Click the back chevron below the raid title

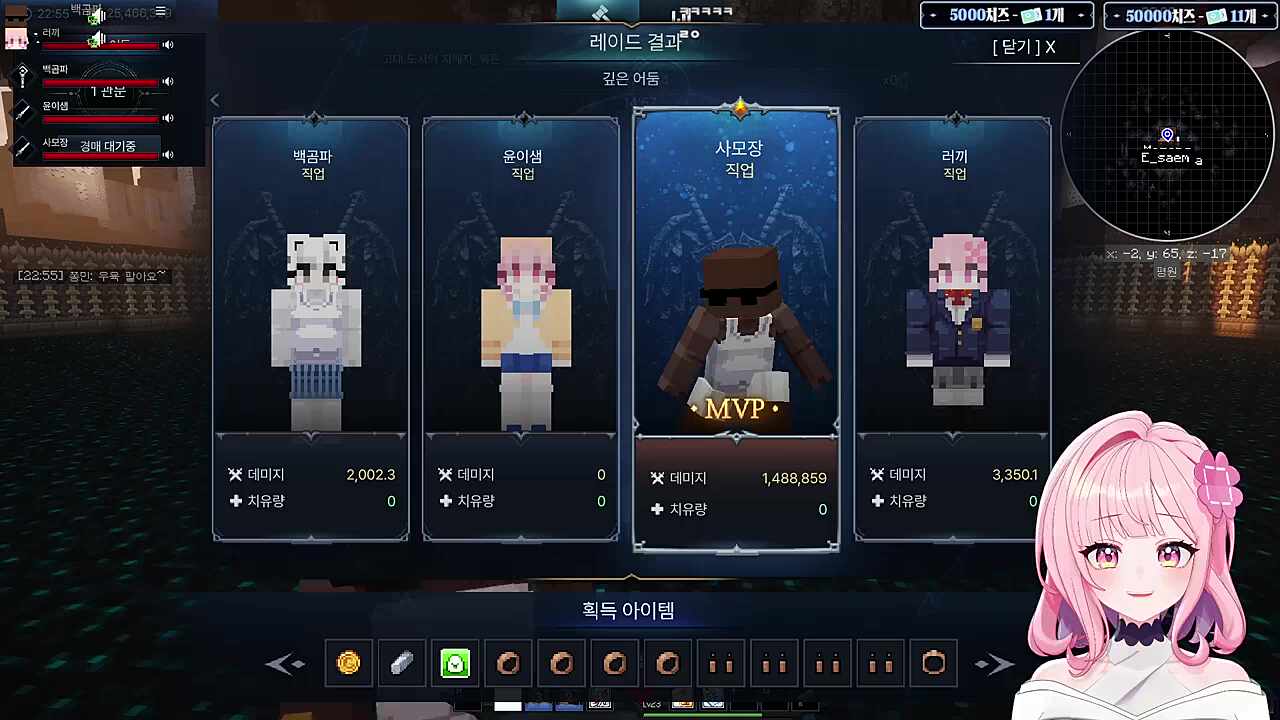click(x=215, y=100)
